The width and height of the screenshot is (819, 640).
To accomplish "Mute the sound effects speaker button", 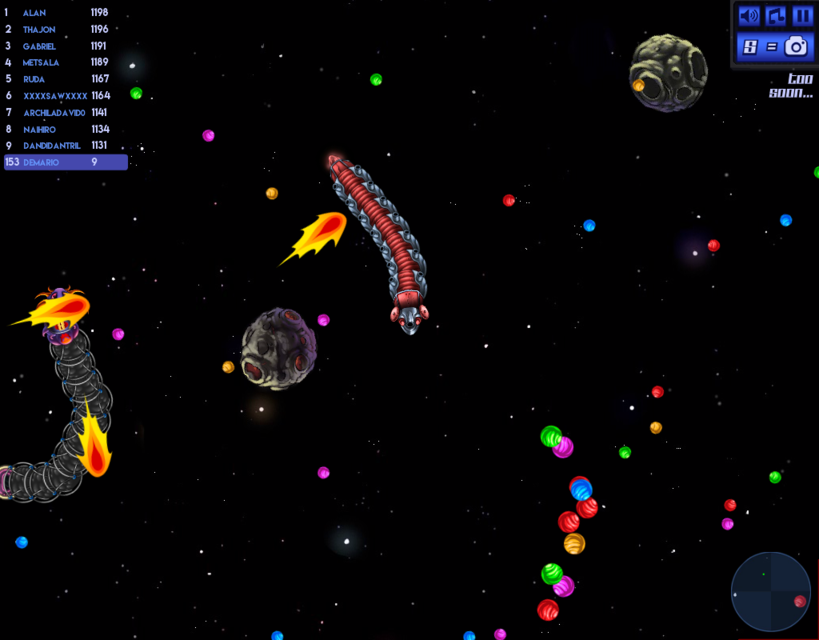I will coord(748,16).
